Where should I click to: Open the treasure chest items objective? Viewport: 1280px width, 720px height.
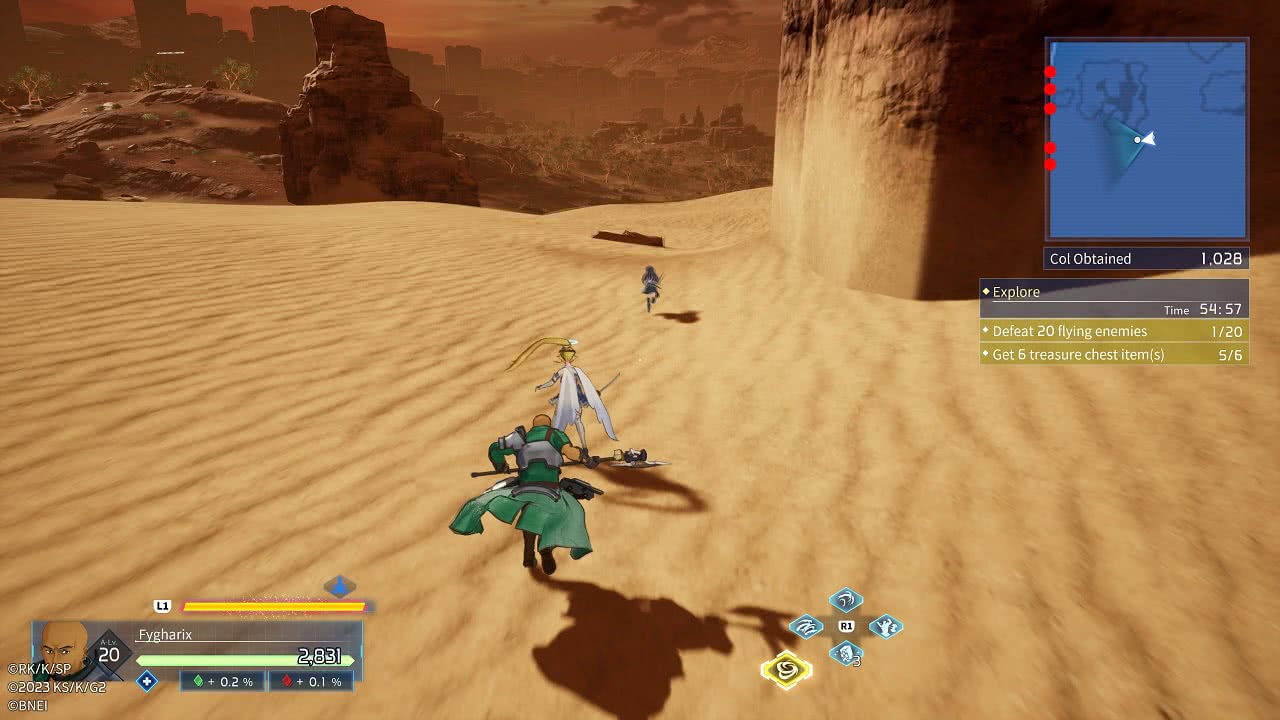point(1114,355)
